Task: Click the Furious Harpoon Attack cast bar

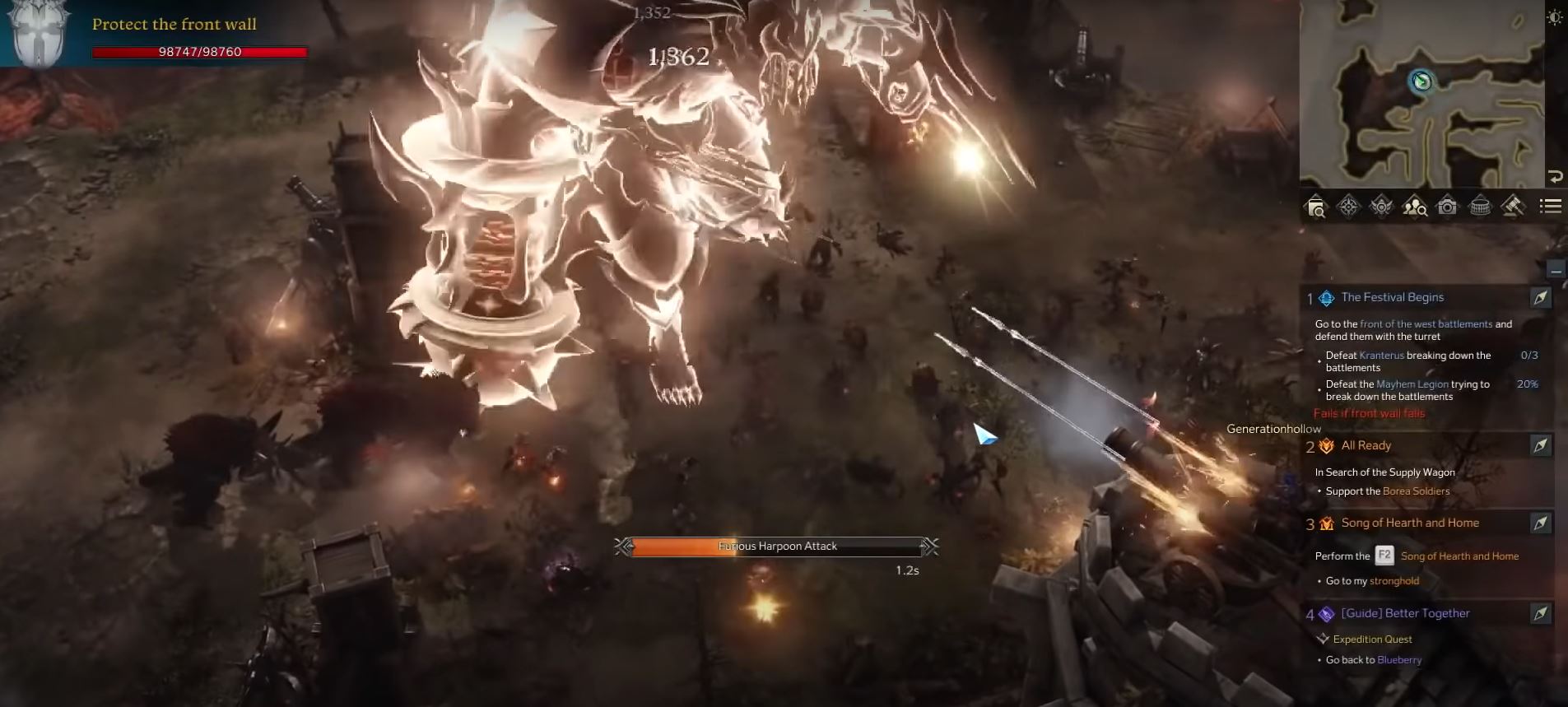Action: tap(778, 546)
